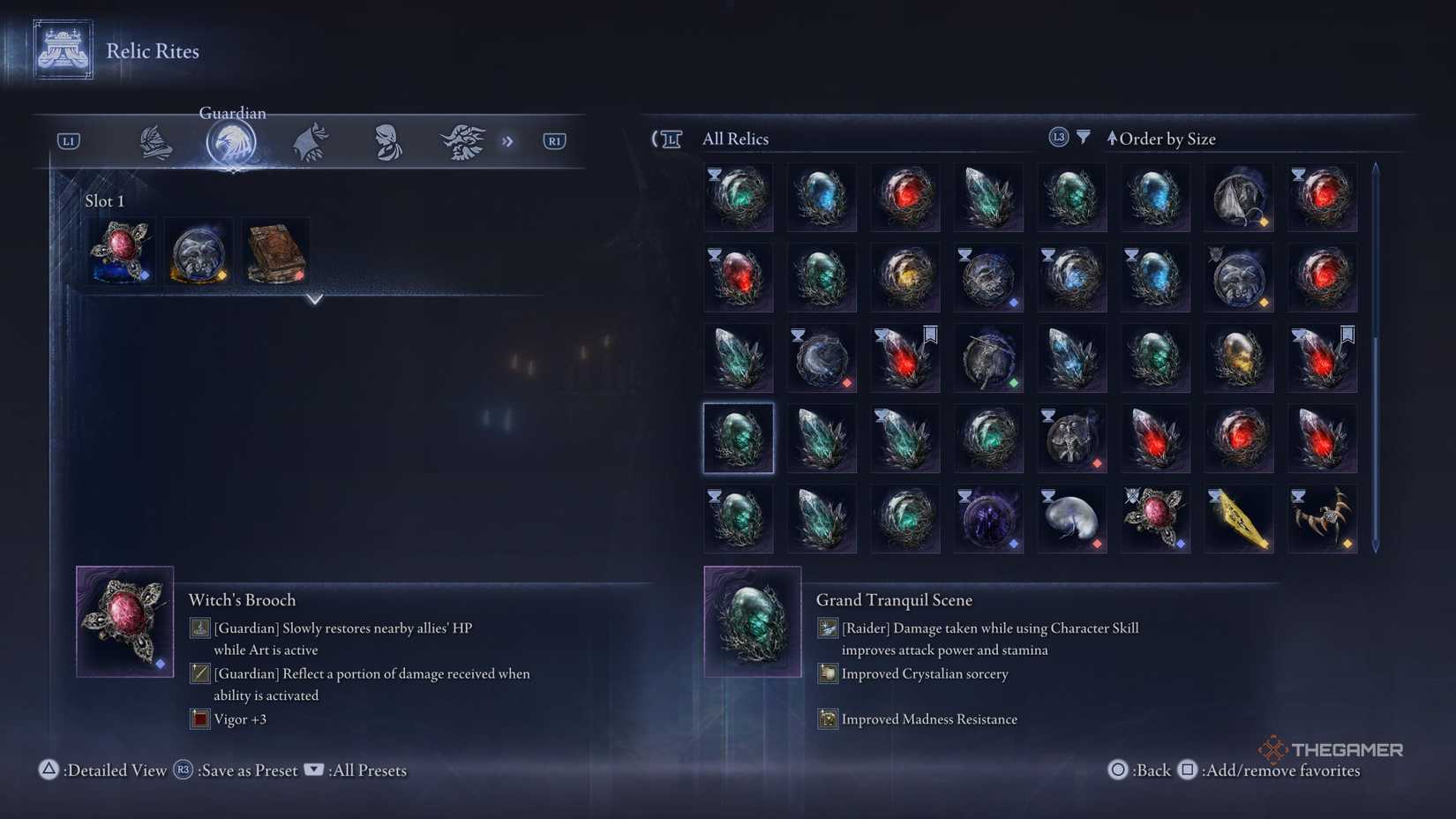The height and width of the screenshot is (819, 1456).
Task: Toggle the Order by Size sorting
Action: [1163, 139]
